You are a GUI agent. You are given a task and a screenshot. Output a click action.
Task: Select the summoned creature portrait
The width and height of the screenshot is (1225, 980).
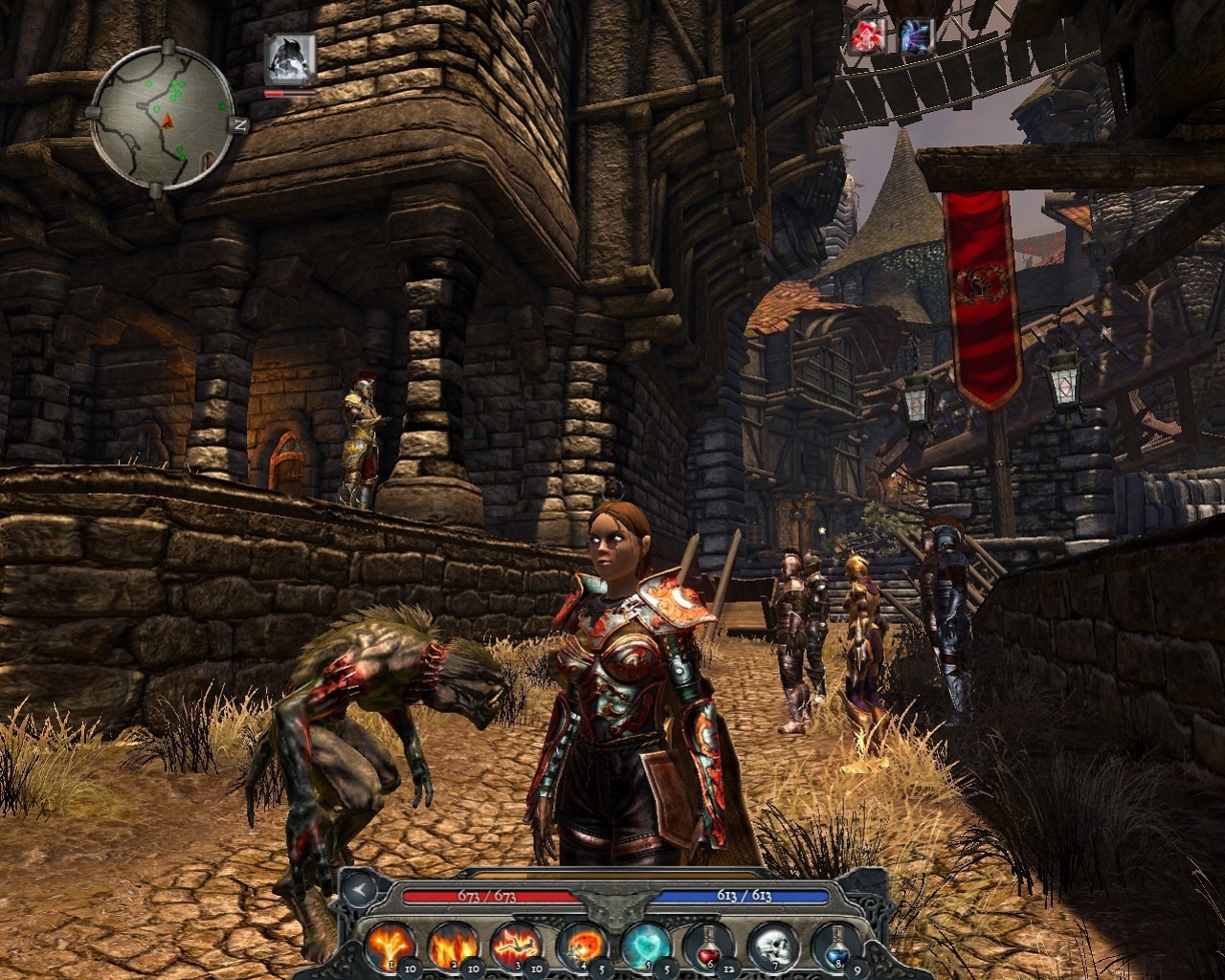[x=290, y=59]
